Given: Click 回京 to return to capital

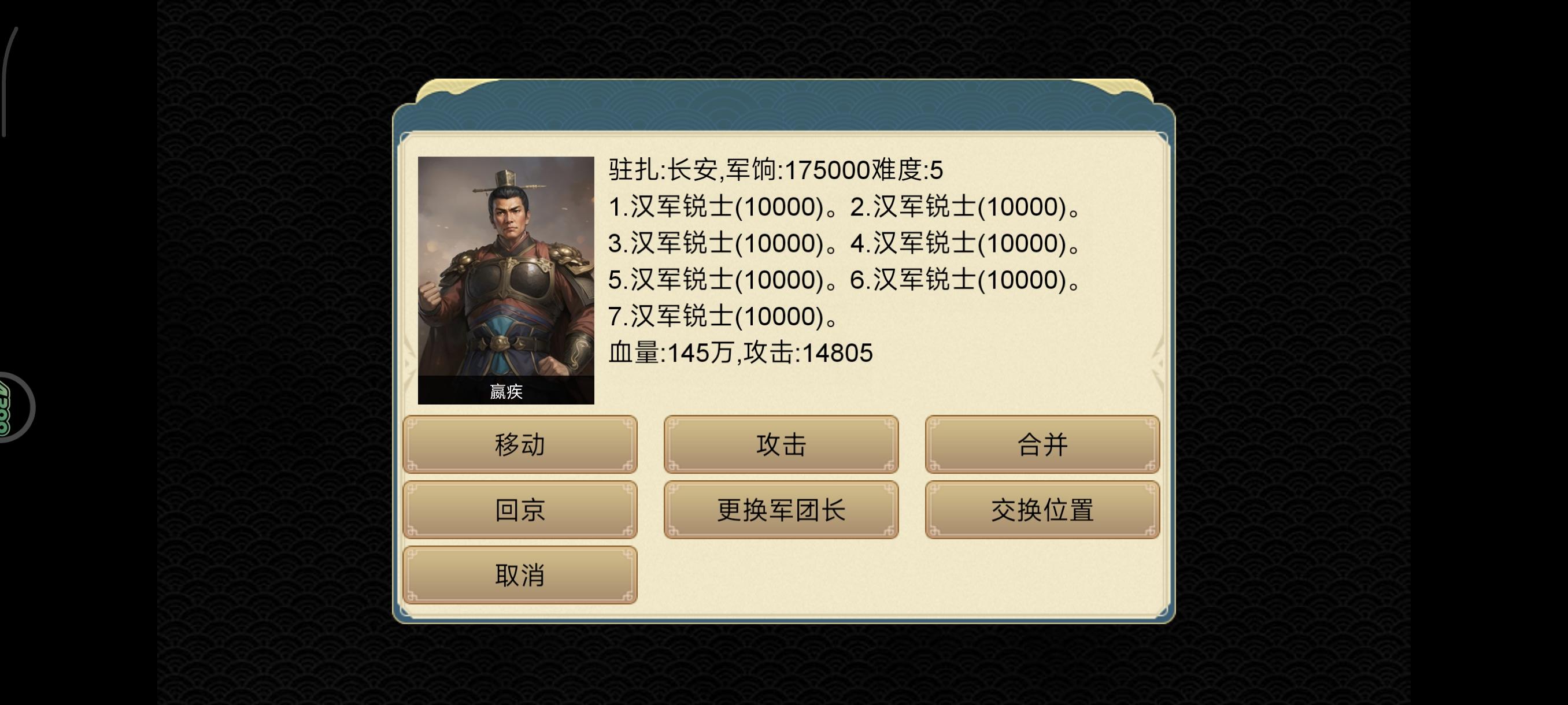Looking at the screenshot, I should [520, 511].
